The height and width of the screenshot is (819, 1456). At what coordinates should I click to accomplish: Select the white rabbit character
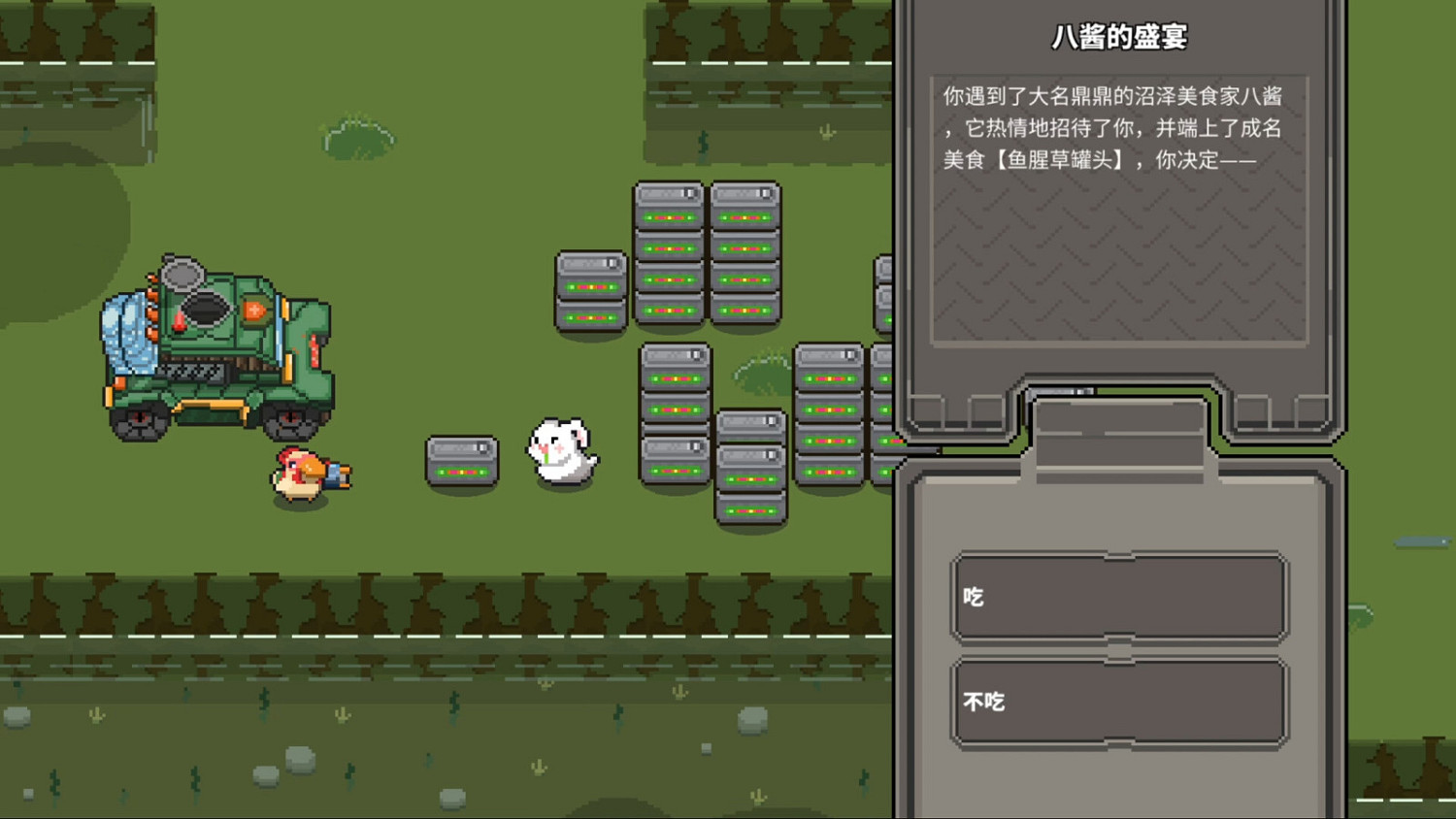563,451
